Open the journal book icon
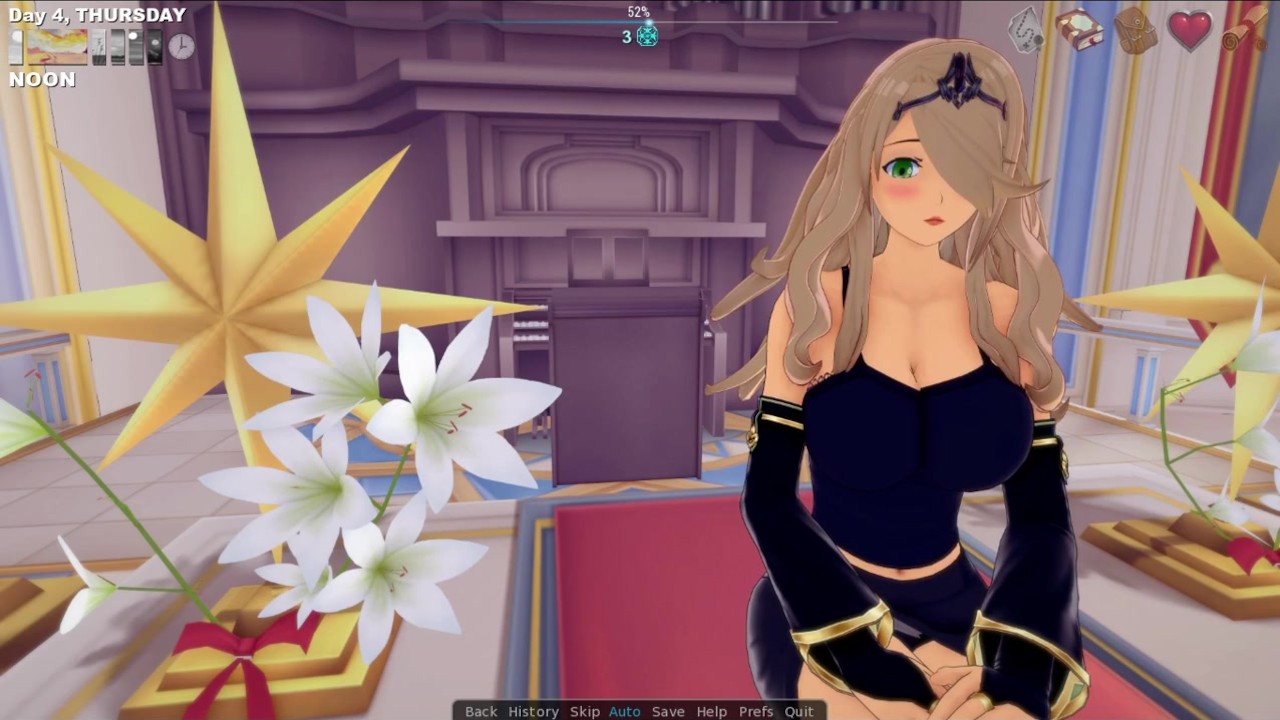Viewport: 1280px width, 720px height. (x=1079, y=30)
